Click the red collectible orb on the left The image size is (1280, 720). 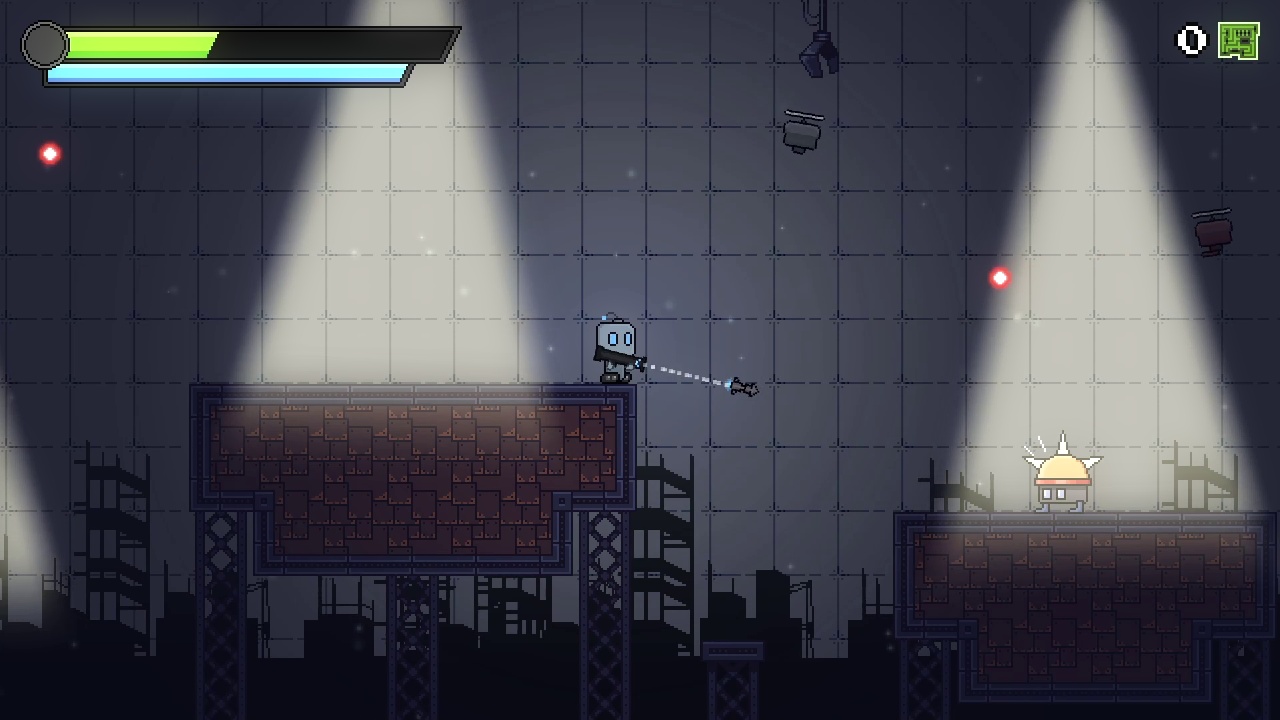[49, 154]
